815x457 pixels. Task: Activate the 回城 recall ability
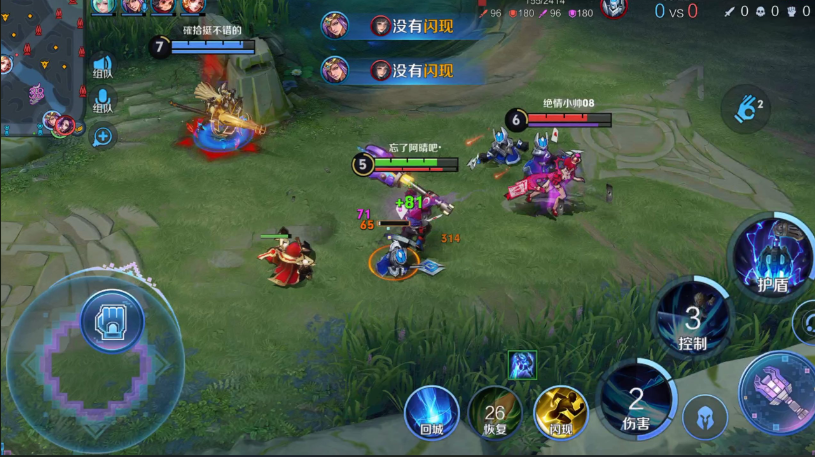point(432,412)
